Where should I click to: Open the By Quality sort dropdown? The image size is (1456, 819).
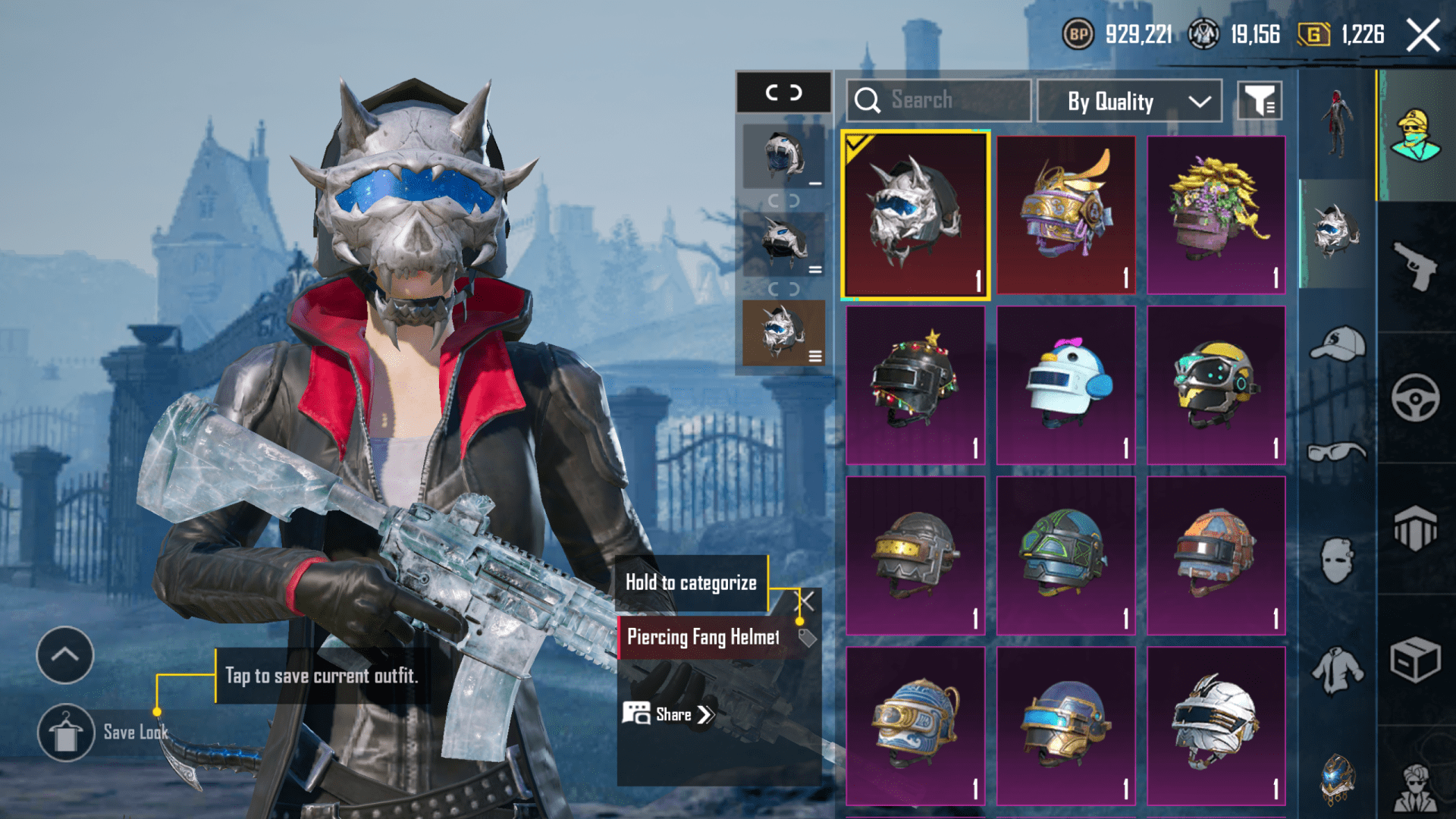(x=1129, y=101)
